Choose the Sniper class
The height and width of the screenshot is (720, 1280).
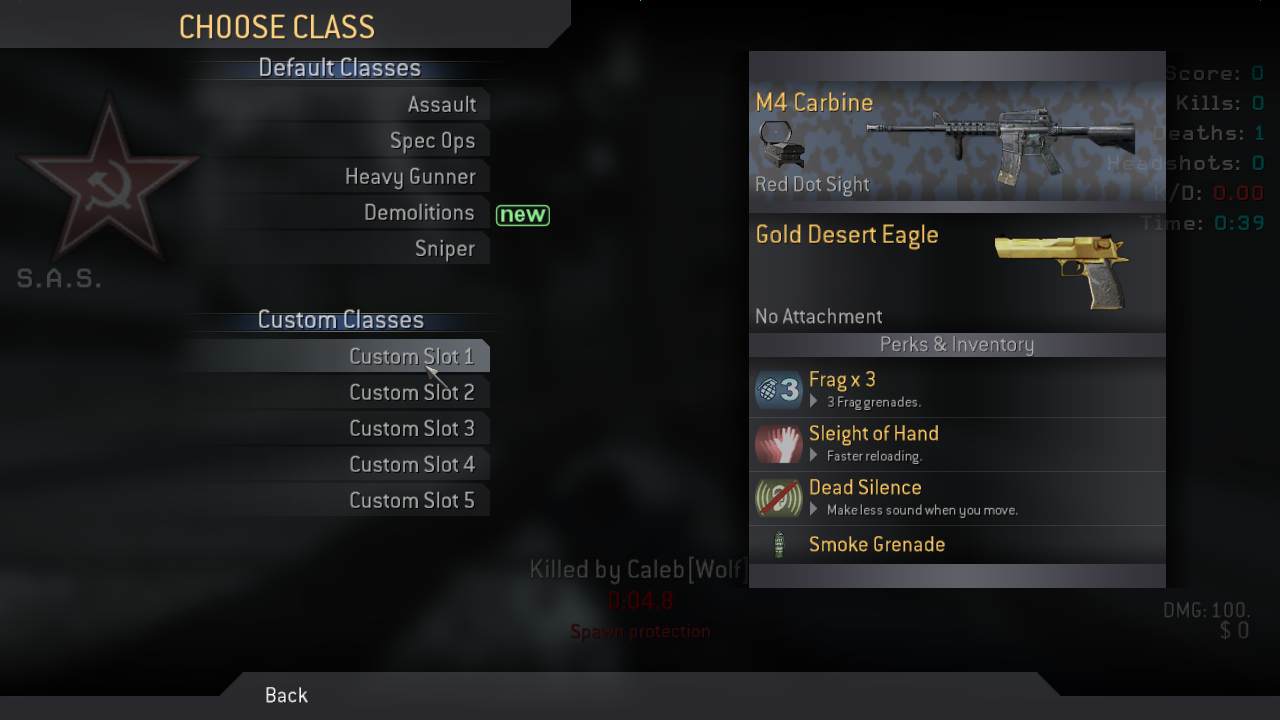tap(444, 249)
